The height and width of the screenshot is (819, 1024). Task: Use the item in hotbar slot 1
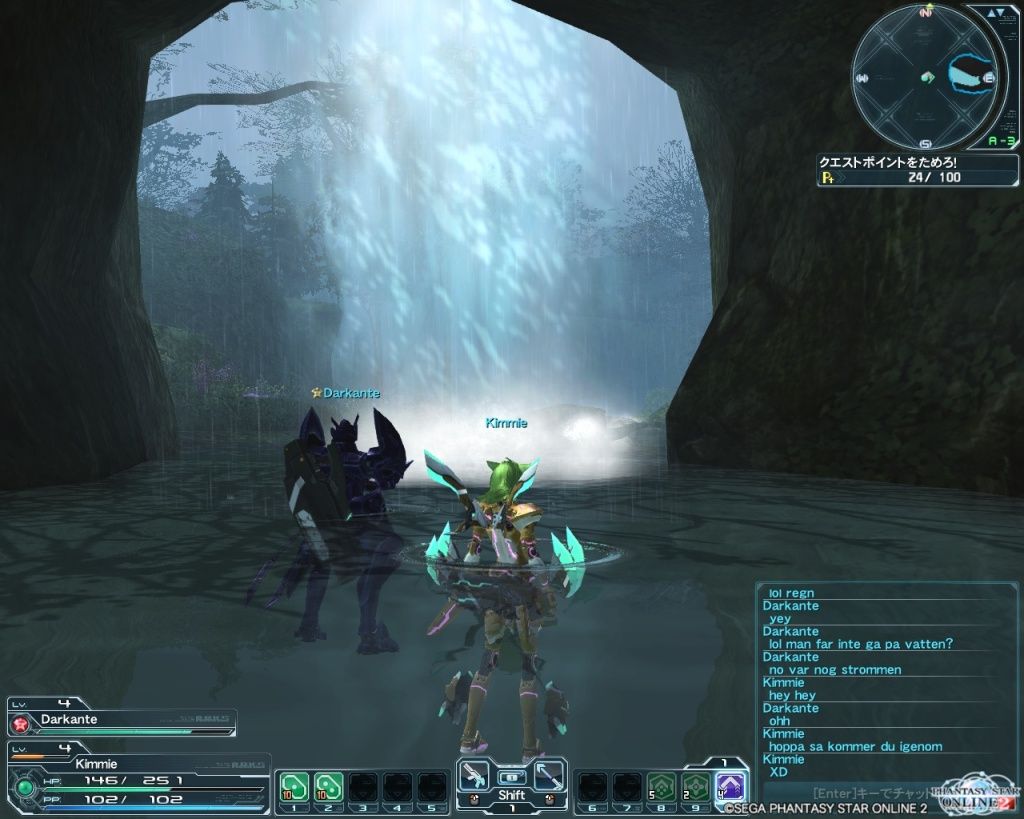click(x=292, y=786)
